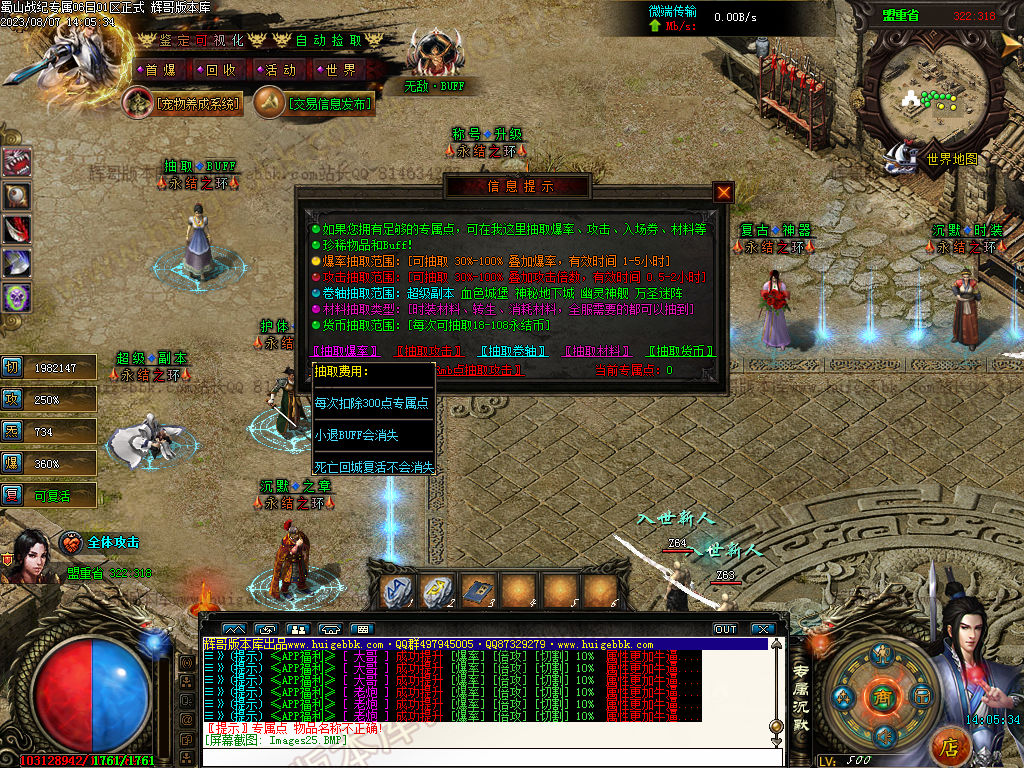Open the 回收 menu
Viewport: 1024px width, 768px height.
[x=220, y=70]
